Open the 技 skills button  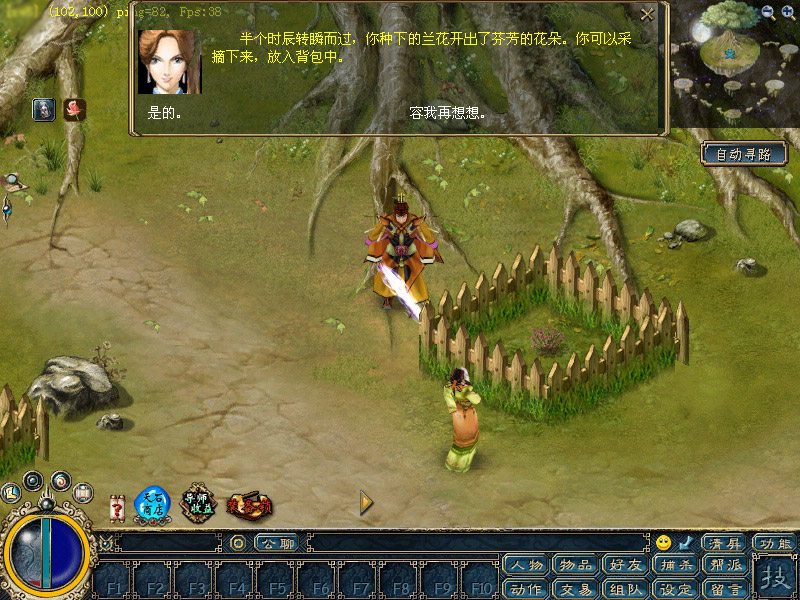click(x=773, y=577)
